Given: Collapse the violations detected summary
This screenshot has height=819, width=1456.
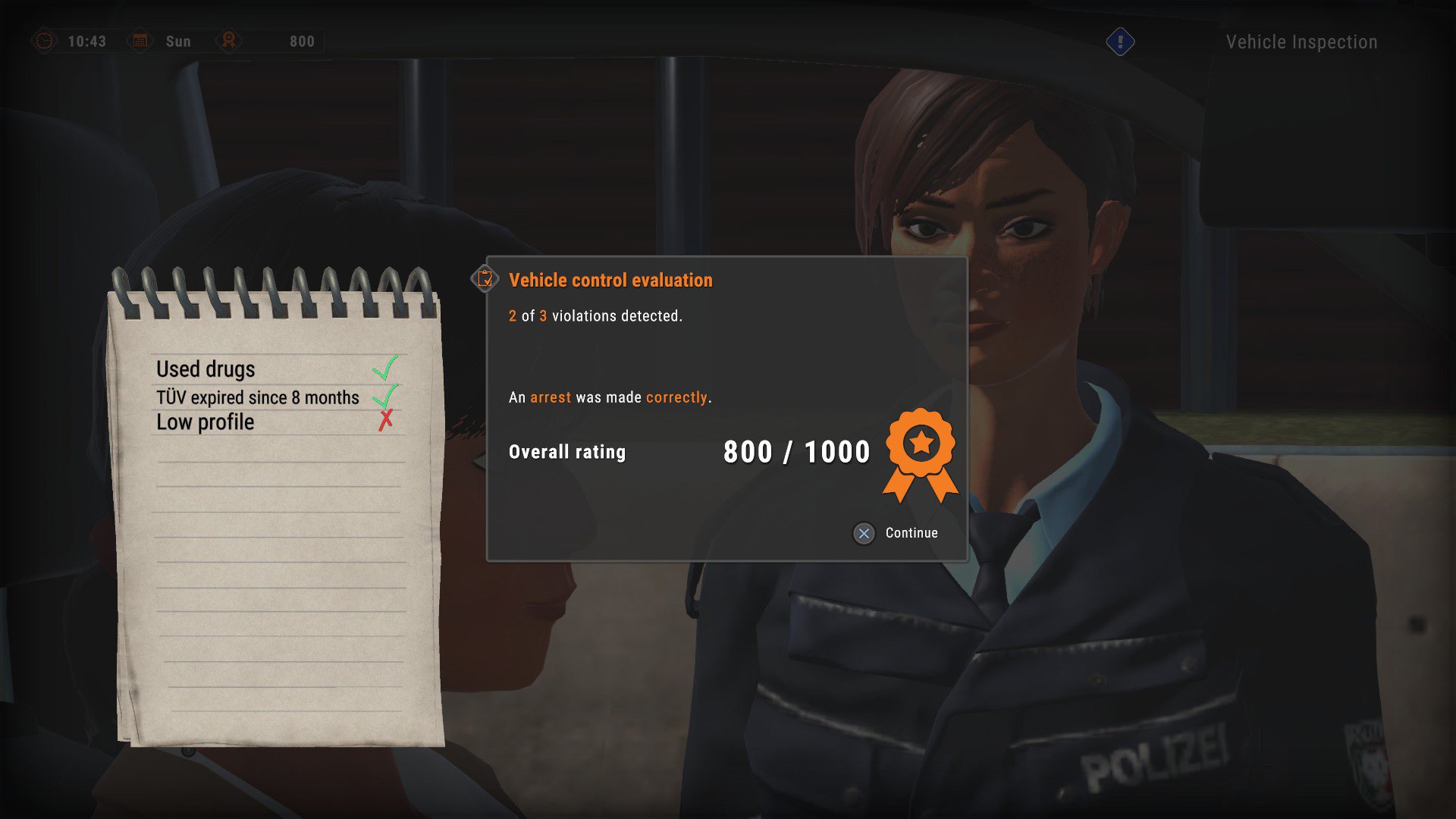Looking at the screenshot, I should (595, 316).
